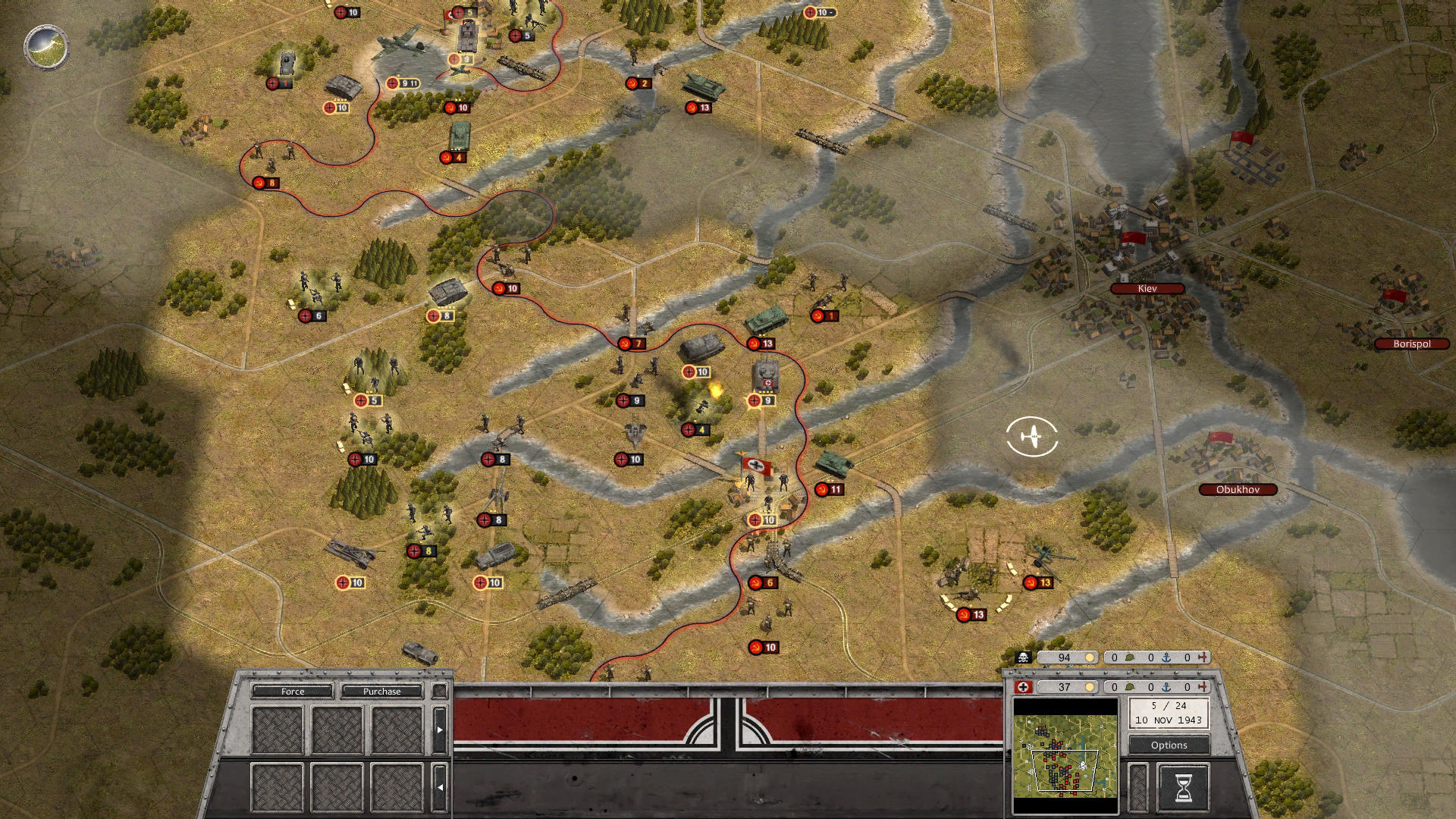Select the German cross faction icon

(x=1021, y=687)
